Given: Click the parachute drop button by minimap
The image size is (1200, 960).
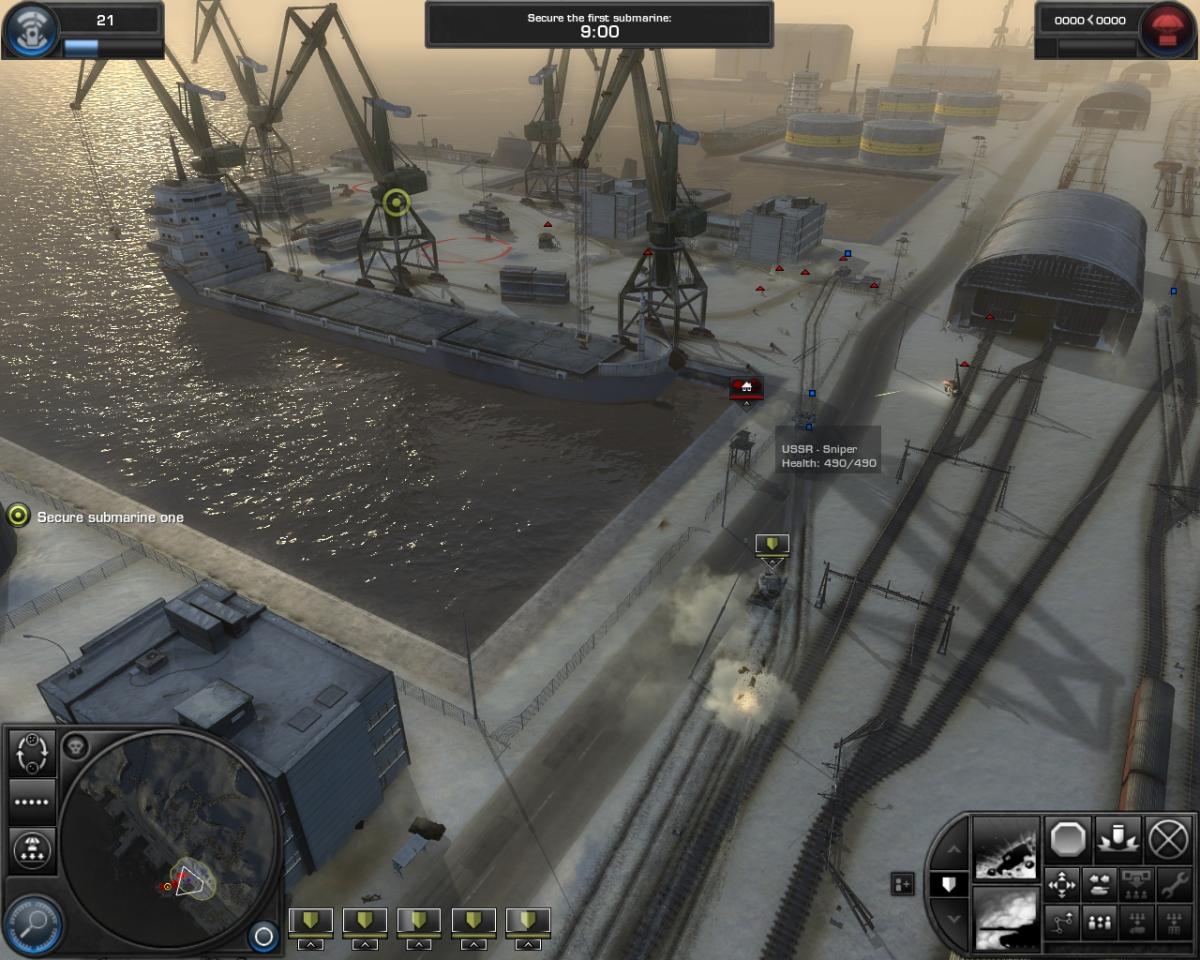Looking at the screenshot, I should [x=31, y=850].
